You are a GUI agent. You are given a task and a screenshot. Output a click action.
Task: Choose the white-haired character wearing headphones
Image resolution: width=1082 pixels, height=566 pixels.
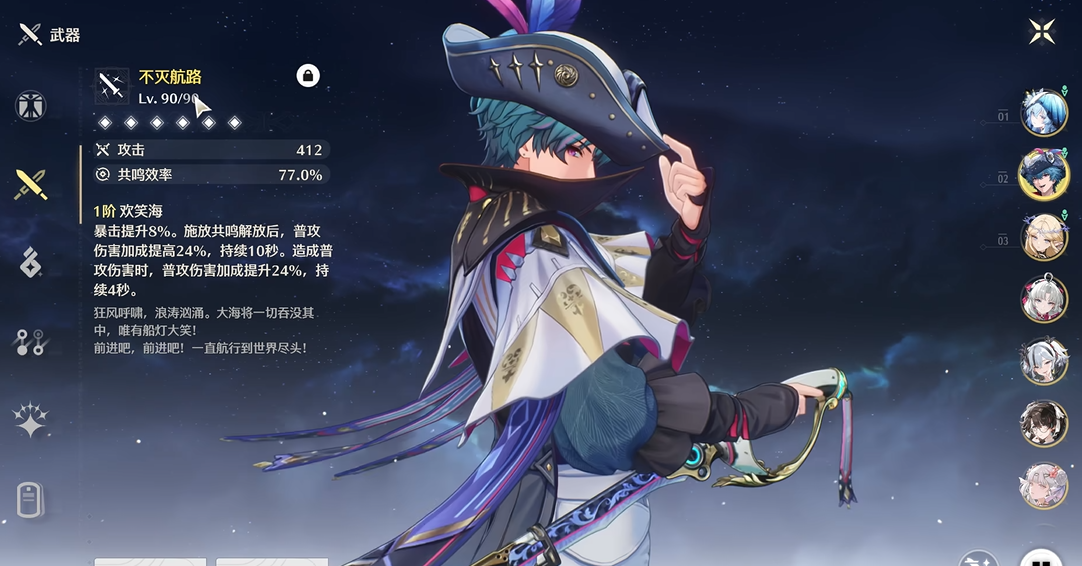click(x=1043, y=361)
